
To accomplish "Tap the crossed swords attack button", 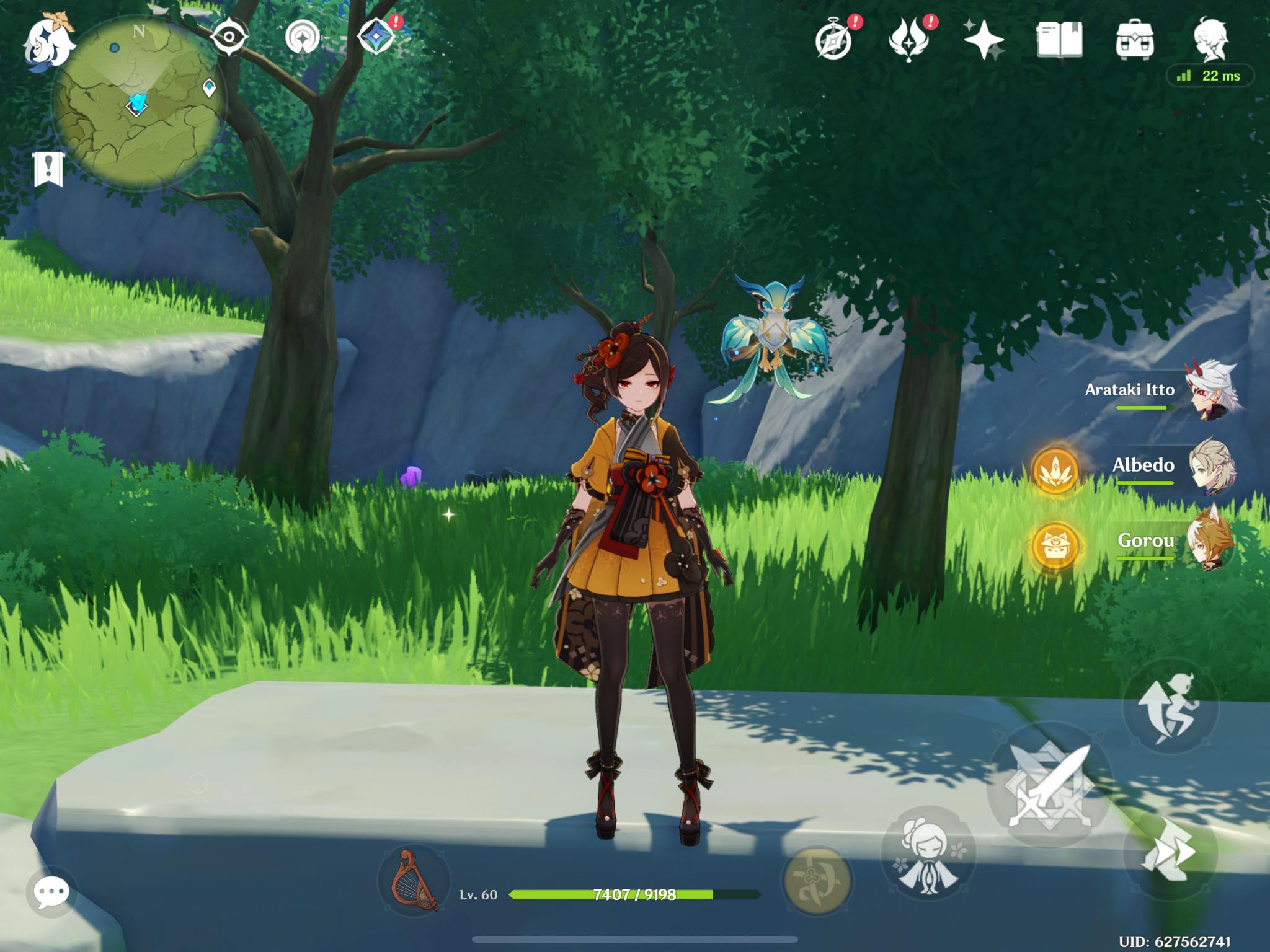I will [1047, 785].
